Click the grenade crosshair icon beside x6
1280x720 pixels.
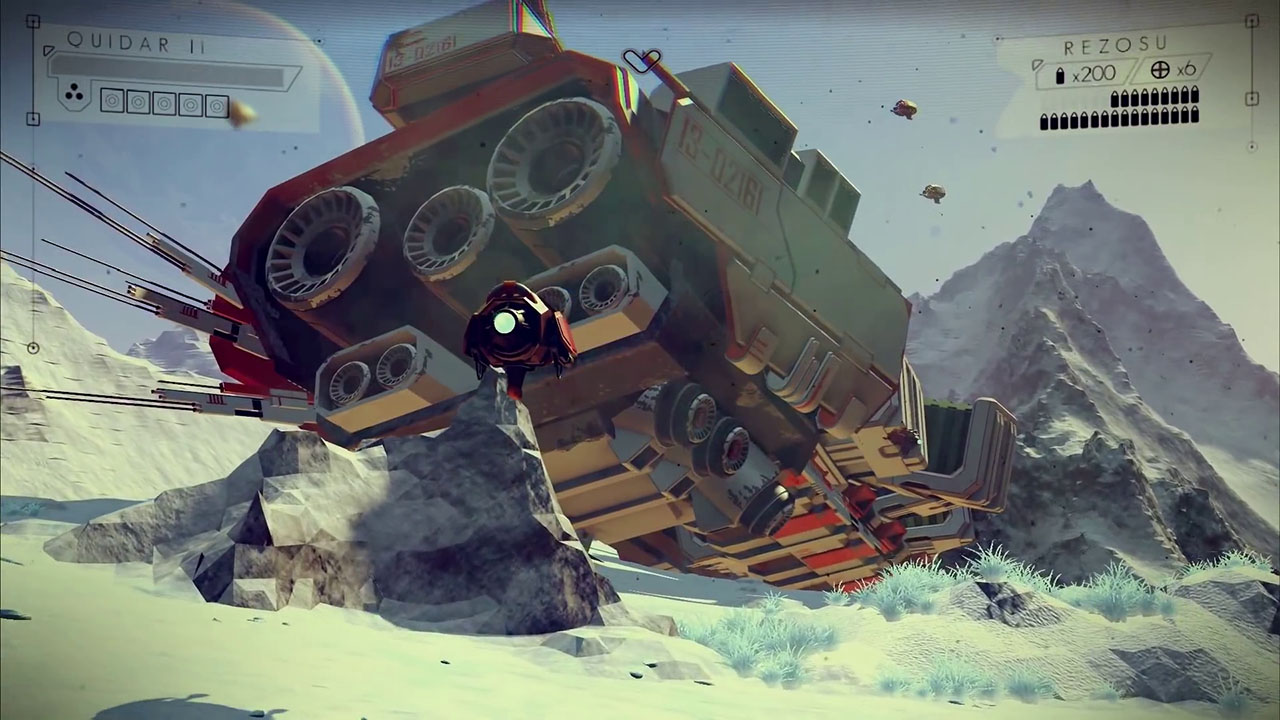coord(1160,71)
